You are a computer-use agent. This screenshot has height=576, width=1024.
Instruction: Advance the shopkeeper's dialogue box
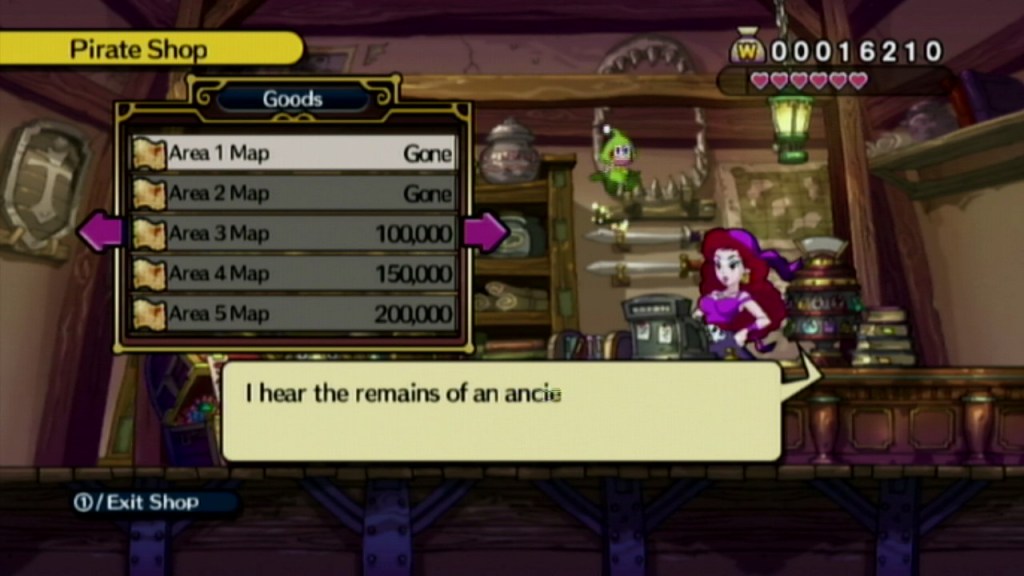(x=500, y=411)
